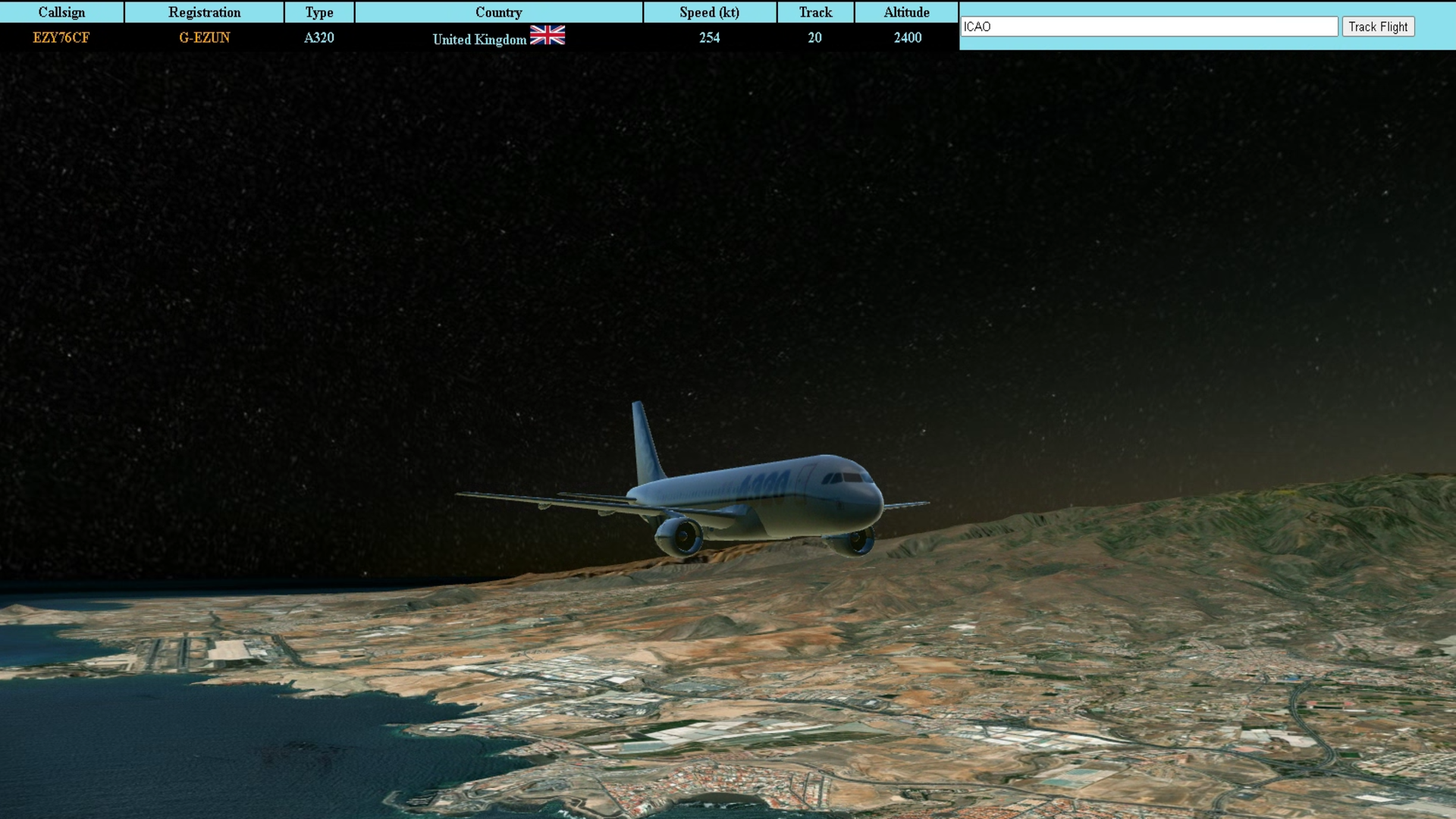
Task: Open the G-EZUN registration link
Action: coord(204,38)
